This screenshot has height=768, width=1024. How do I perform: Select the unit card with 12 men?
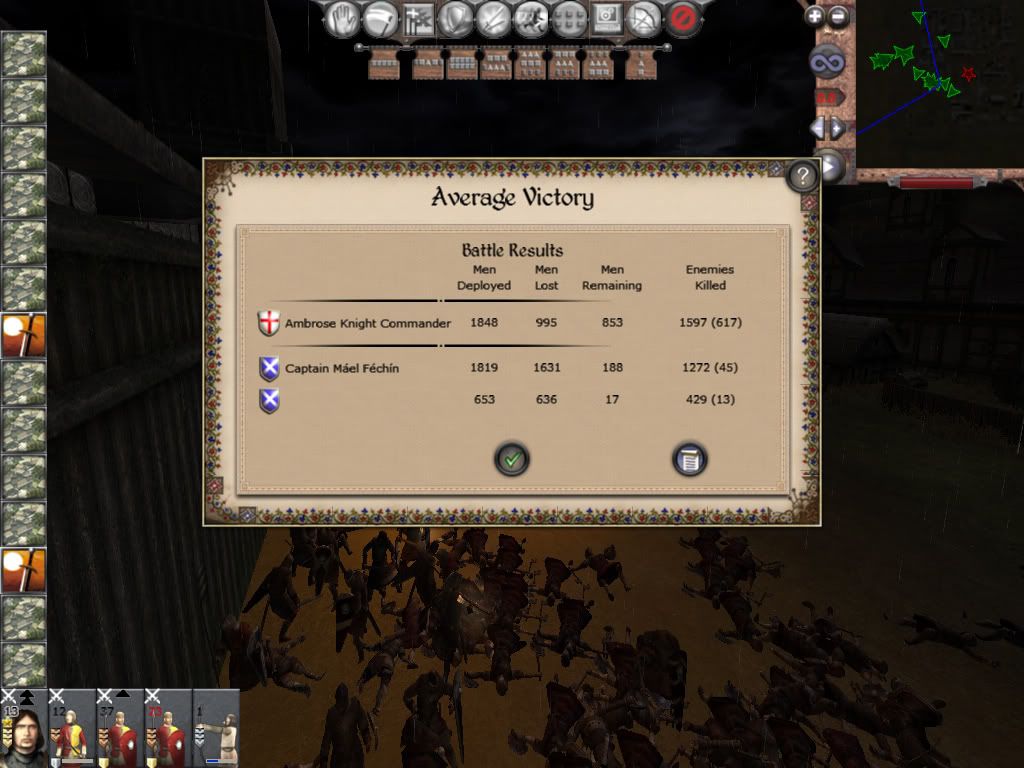tap(71, 728)
